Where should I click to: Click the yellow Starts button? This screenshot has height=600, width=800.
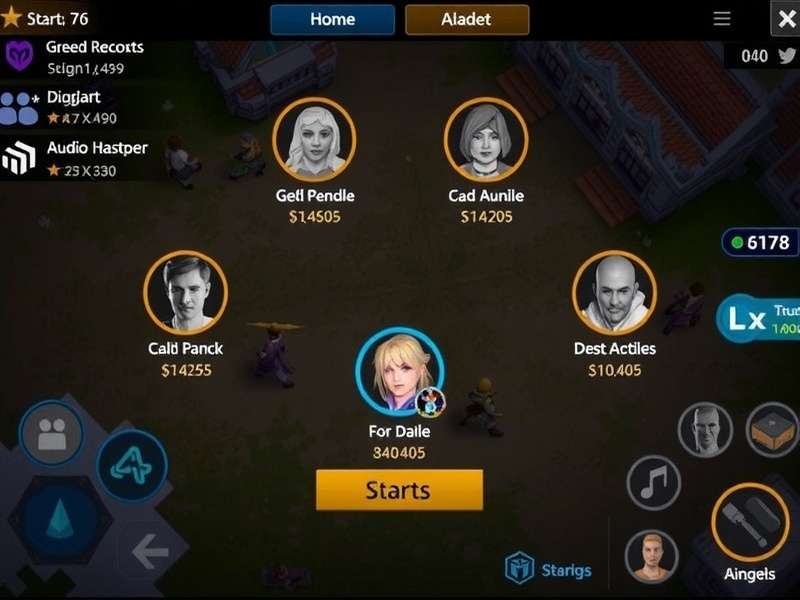tap(399, 490)
